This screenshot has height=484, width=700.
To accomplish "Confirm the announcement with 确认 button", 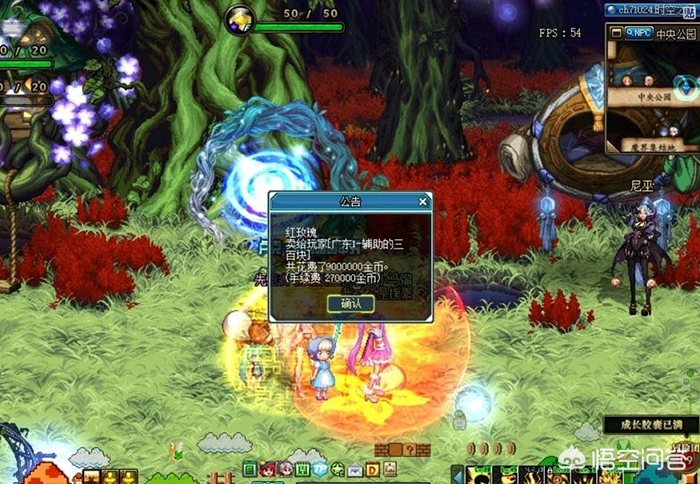I will [x=351, y=303].
